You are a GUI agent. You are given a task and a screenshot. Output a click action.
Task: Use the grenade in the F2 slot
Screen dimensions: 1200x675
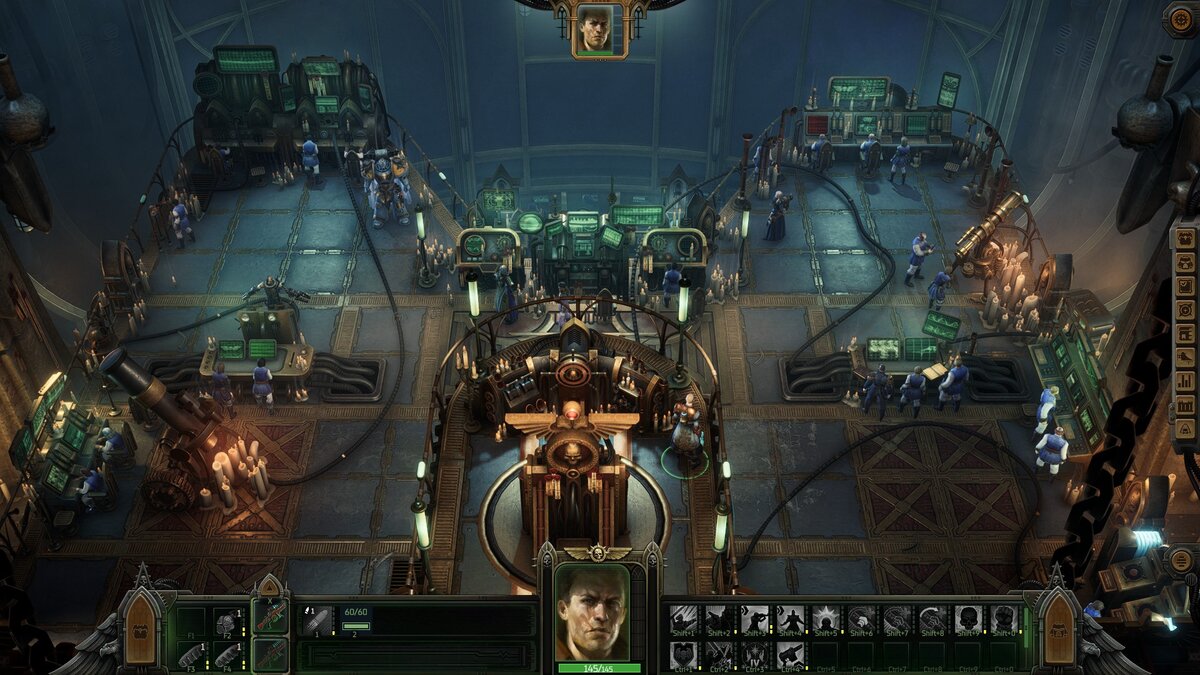pyautogui.click(x=229, y=621)
